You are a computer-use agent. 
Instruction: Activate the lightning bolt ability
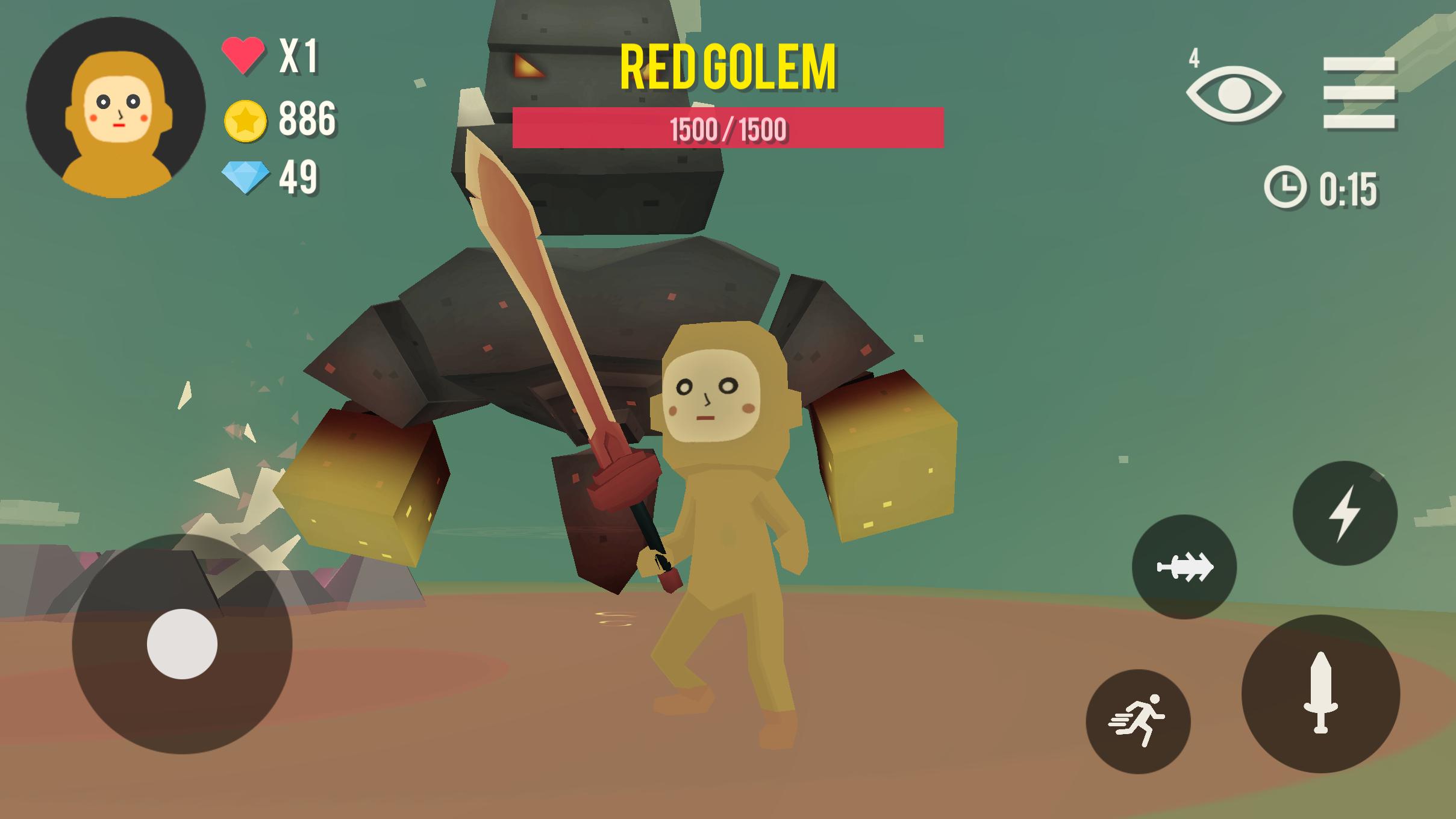[x=1345, y=513]
